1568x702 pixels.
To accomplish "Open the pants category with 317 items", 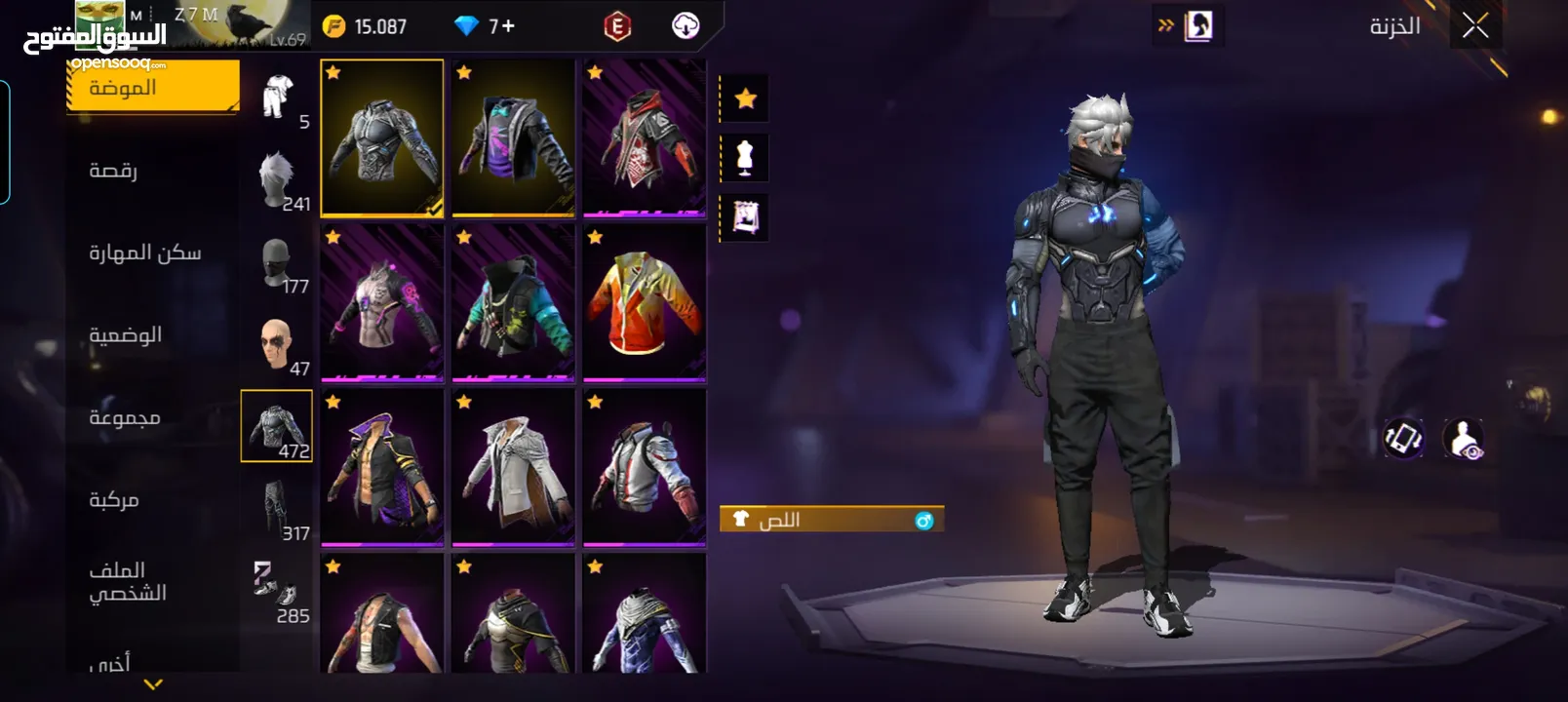I will 278,509.
